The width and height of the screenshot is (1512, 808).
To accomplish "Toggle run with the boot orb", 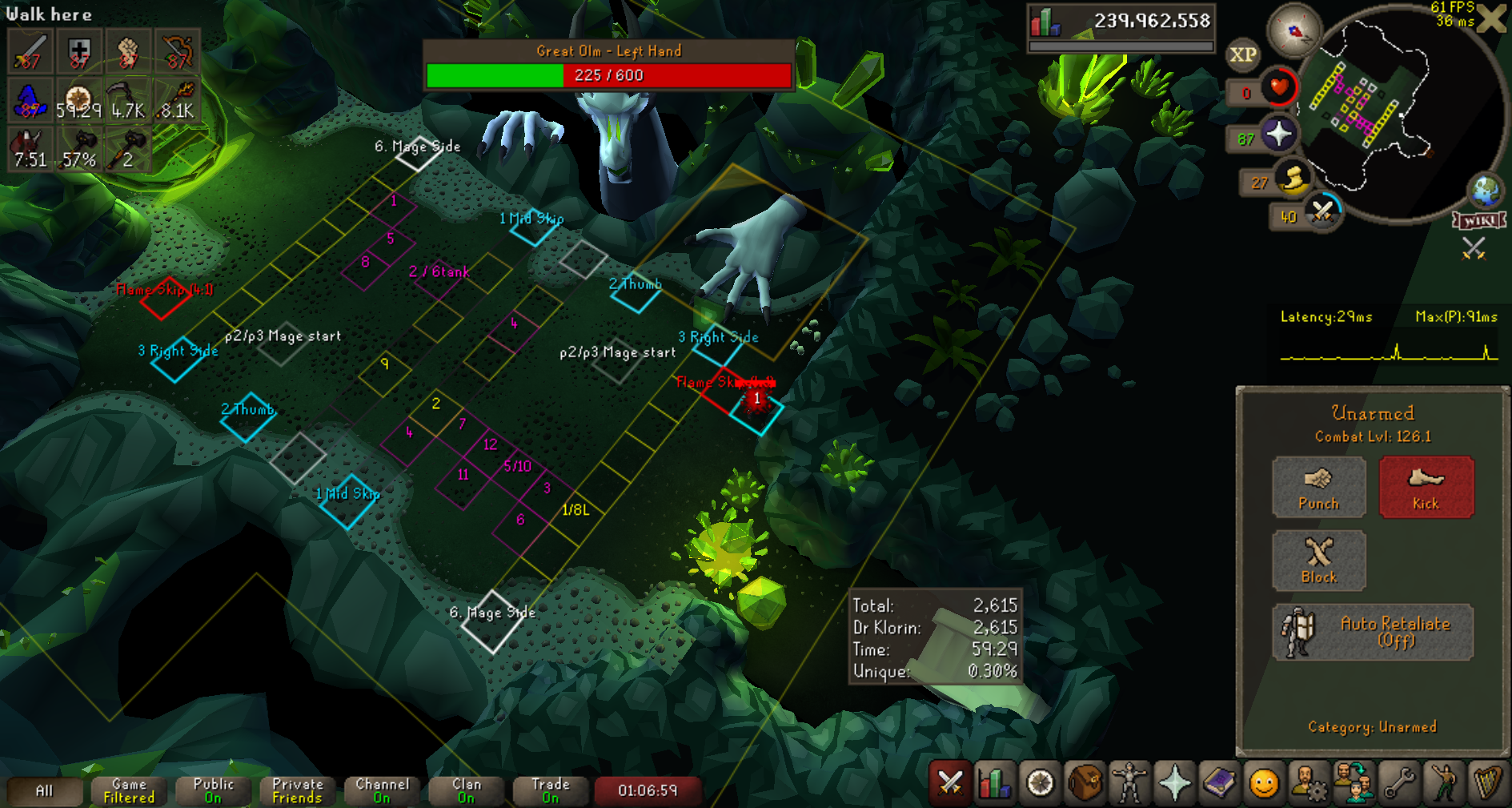I will pos(1292,179).
